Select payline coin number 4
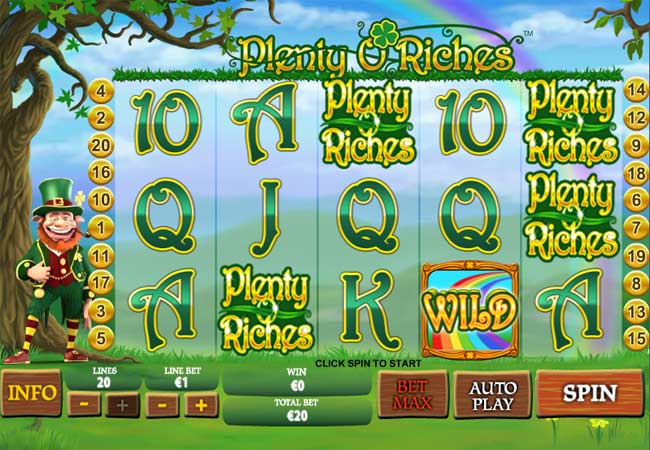650x450 pixels. pos(100,91)
